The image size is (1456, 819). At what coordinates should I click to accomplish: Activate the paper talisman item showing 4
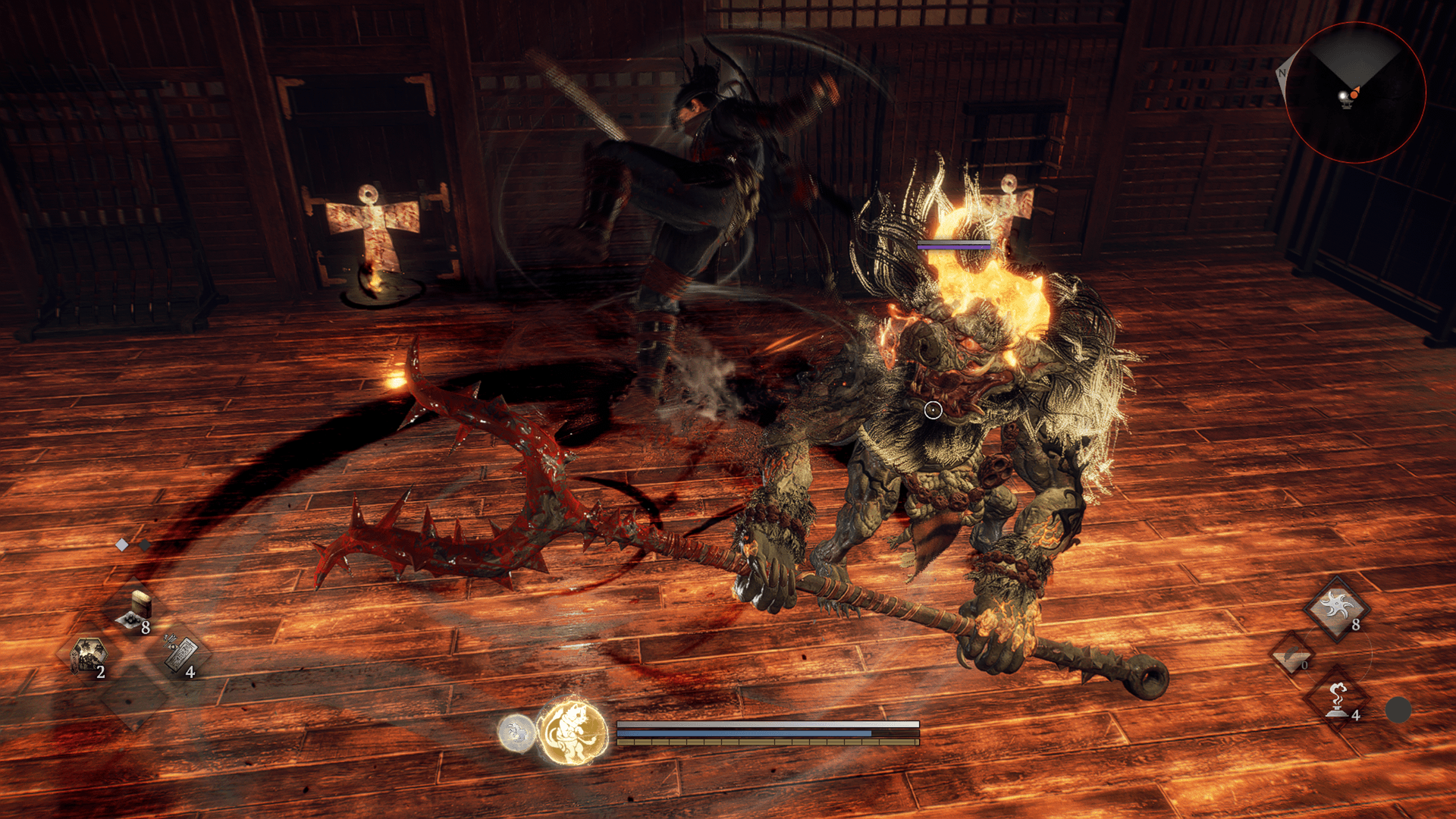[x=182, y=655]
